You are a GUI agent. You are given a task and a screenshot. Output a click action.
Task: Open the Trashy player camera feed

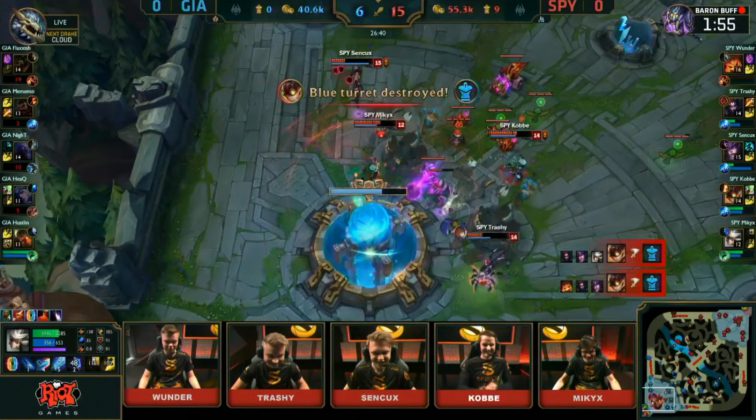(275, 357)
